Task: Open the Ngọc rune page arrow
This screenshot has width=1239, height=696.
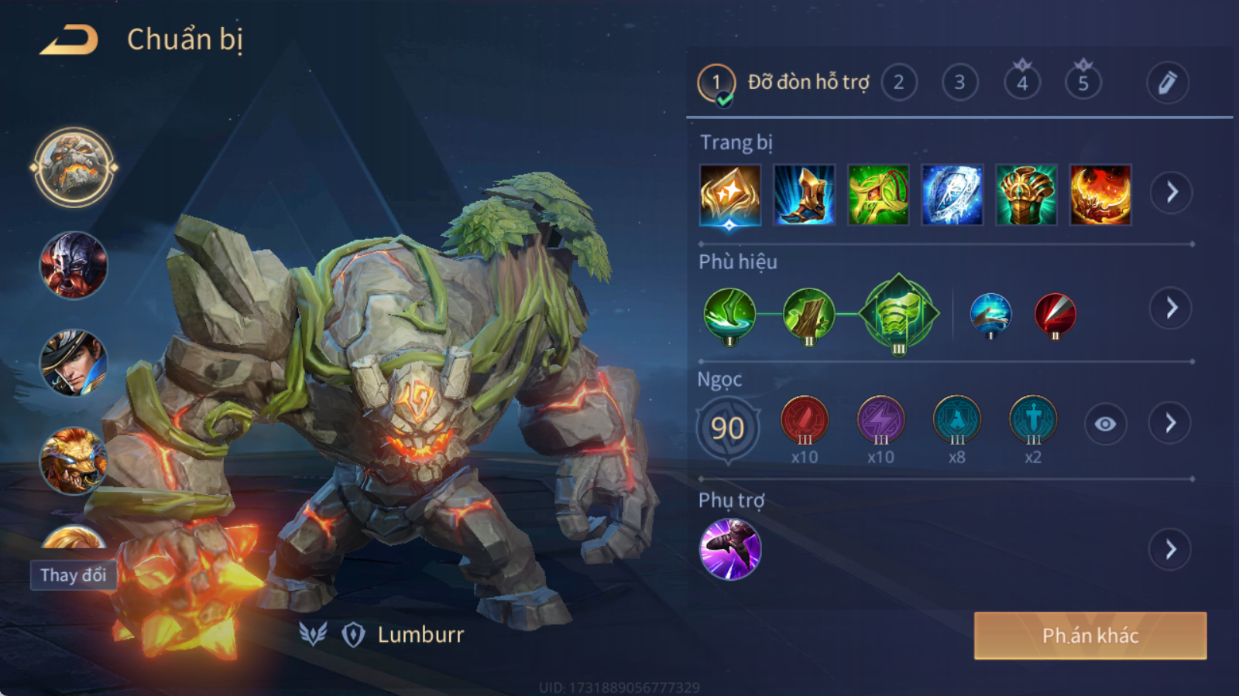Action: click(x=1171, y=424)
